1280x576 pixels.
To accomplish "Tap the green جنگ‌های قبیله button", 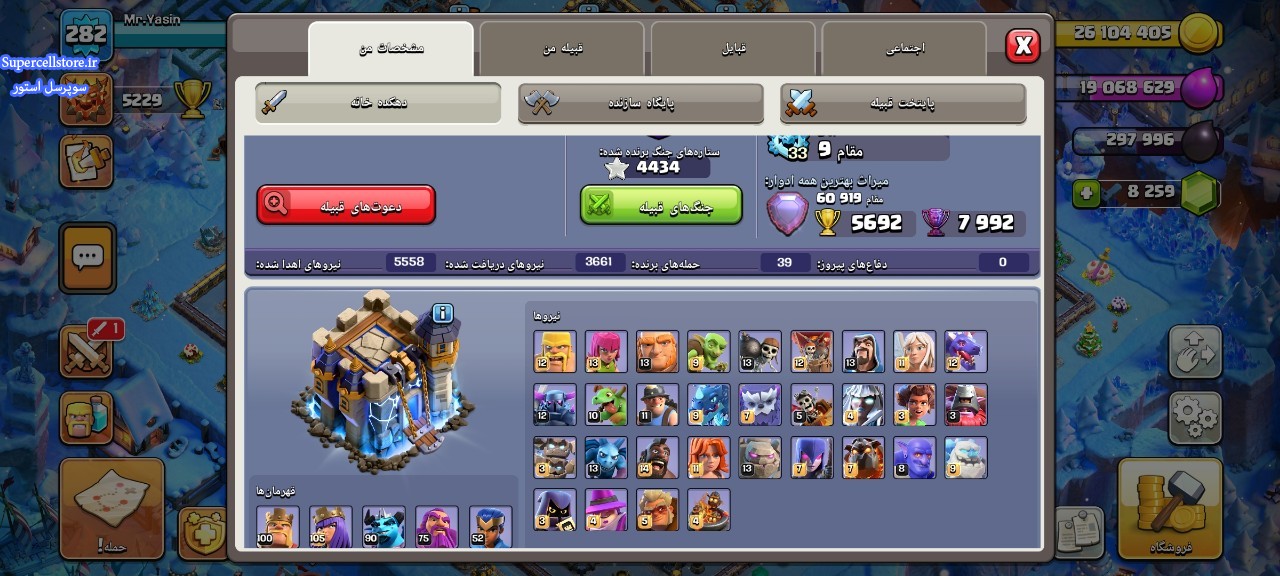I will coord(661,205).
